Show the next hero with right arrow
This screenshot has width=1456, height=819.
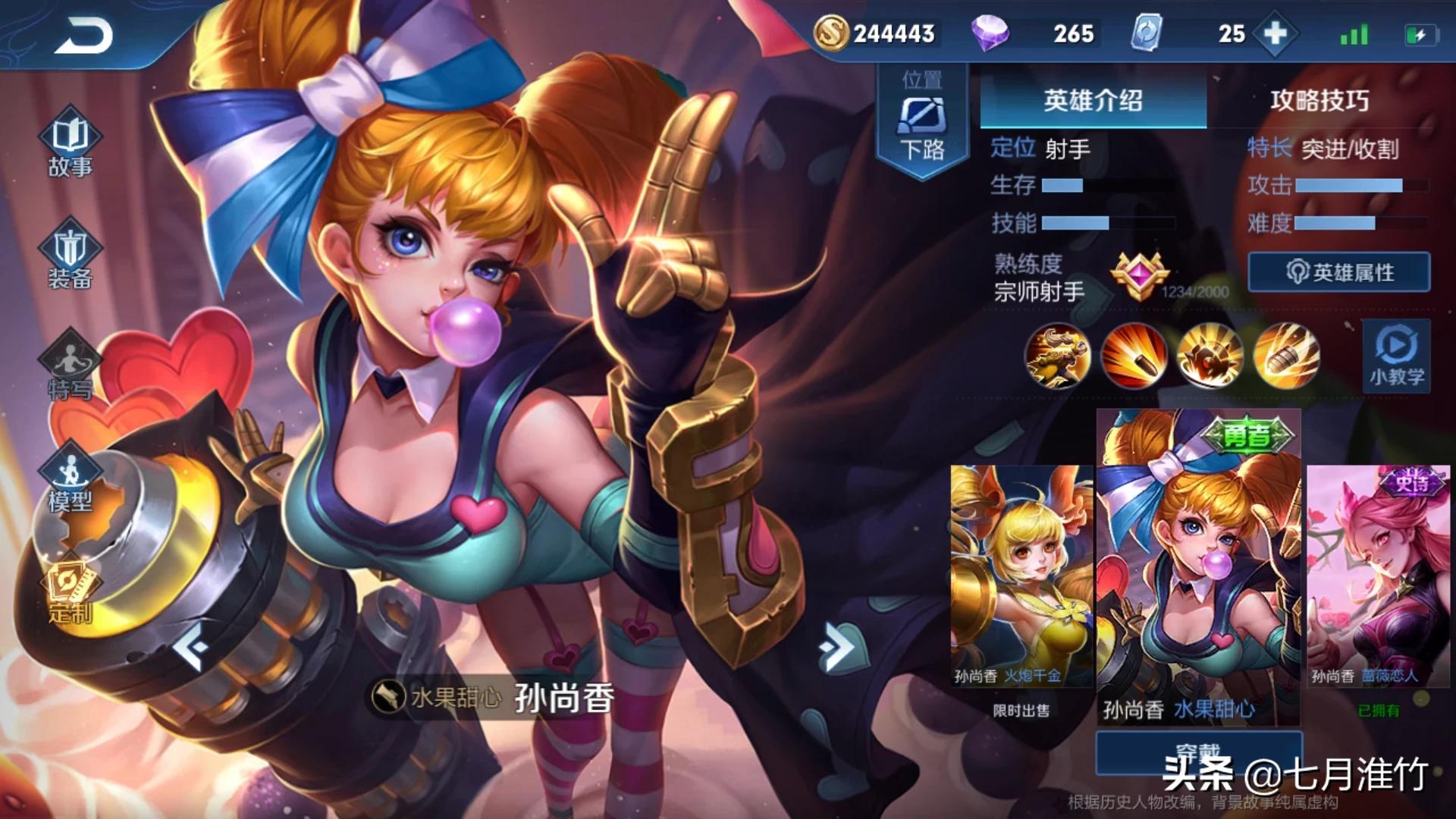tap(836, 646)
